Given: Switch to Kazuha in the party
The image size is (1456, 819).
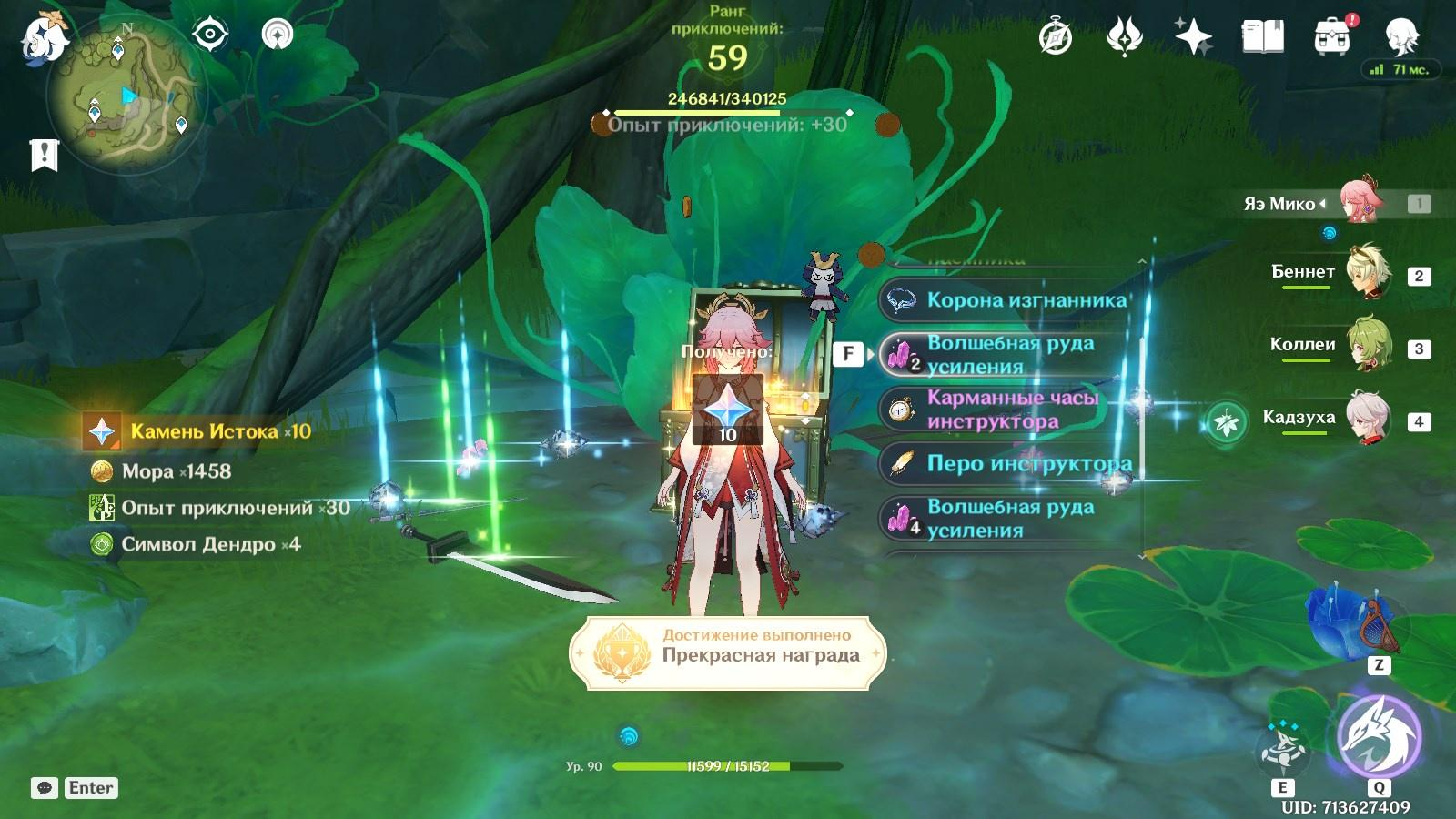Looking at the screenshot, I should [1368, 419].
